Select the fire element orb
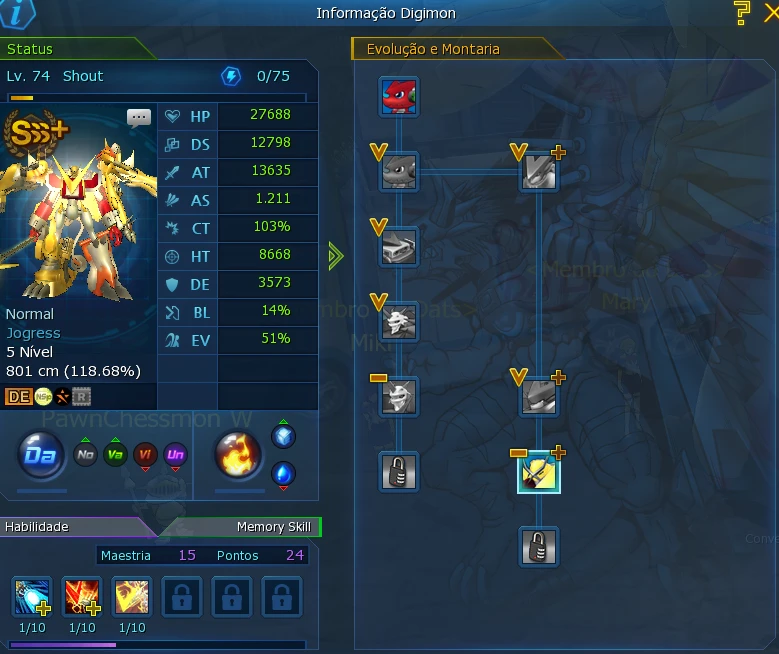 pos(239,457)
